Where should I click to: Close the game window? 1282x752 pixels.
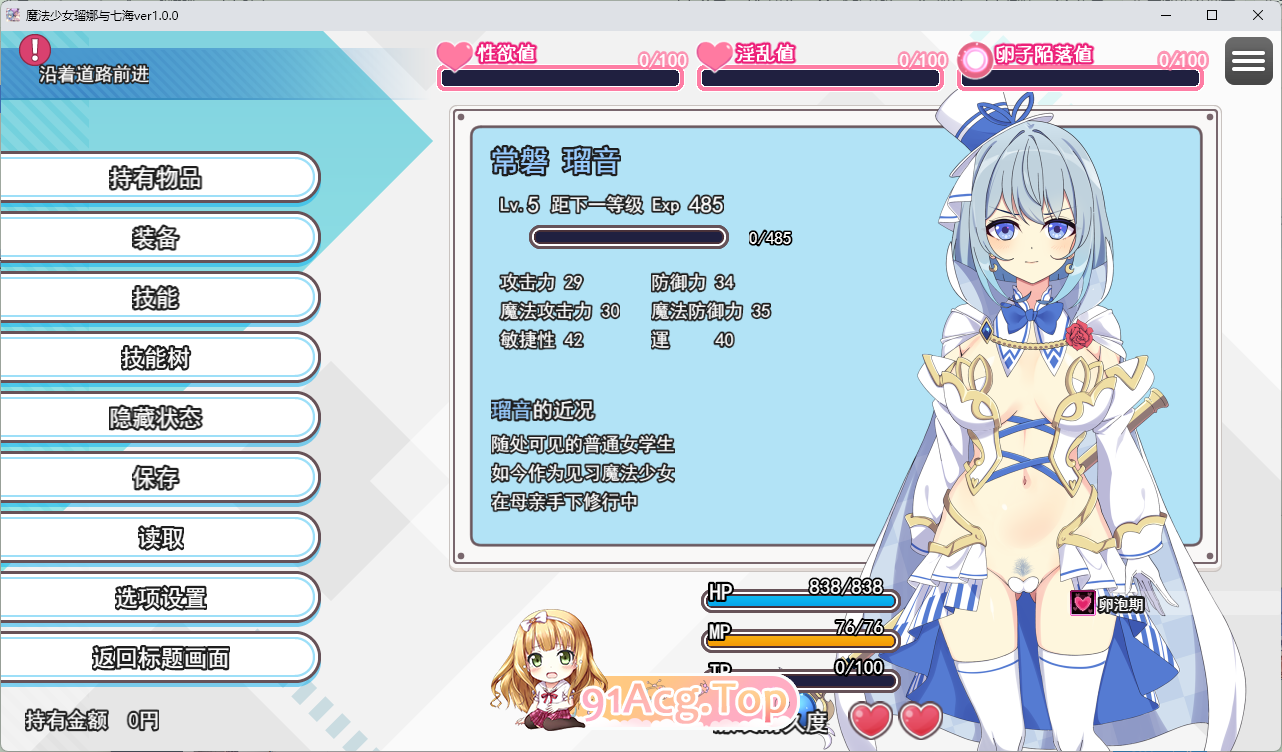(x=1257, y=15)
